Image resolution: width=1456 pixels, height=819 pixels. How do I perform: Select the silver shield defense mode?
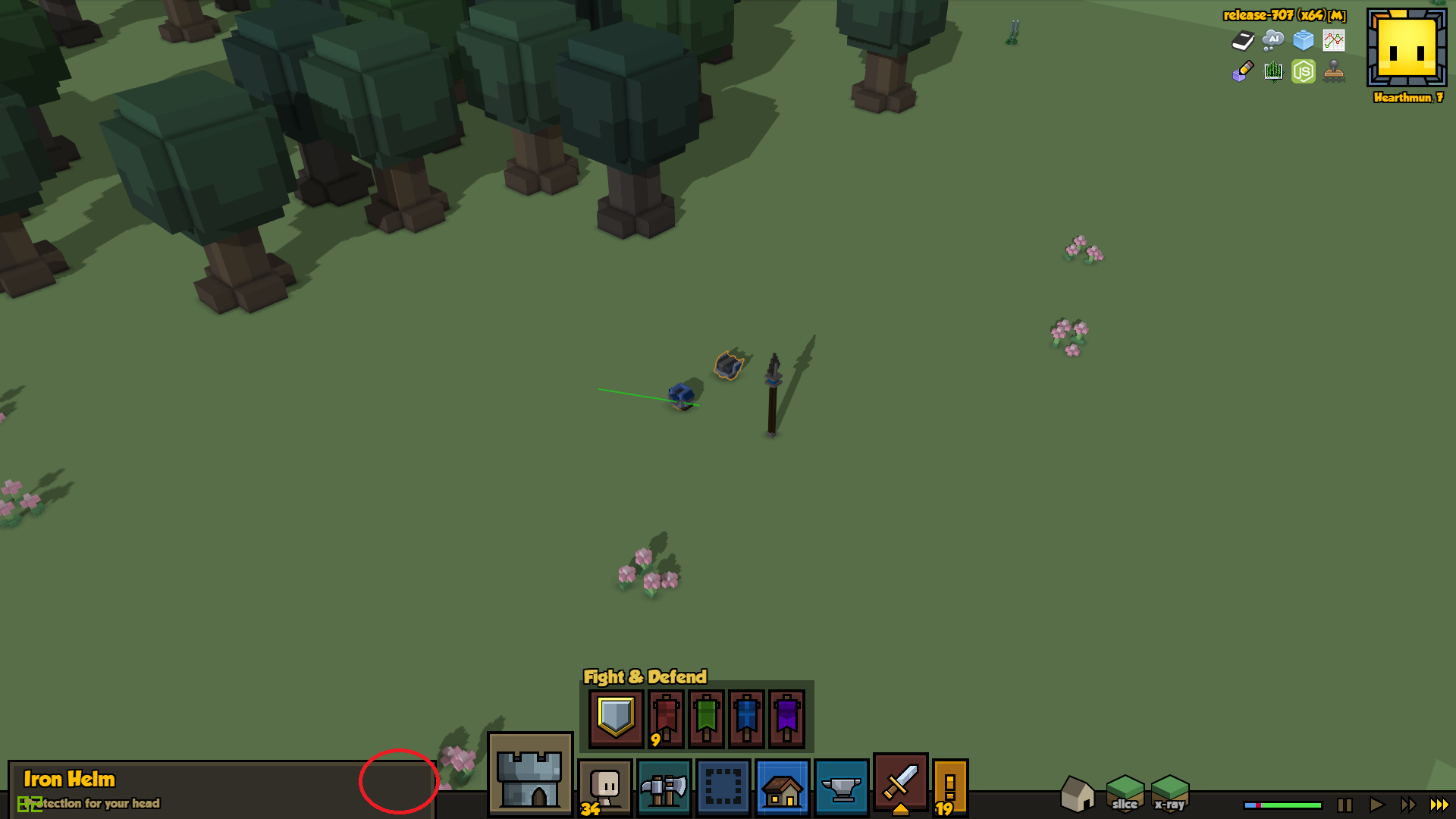(615, 717)
